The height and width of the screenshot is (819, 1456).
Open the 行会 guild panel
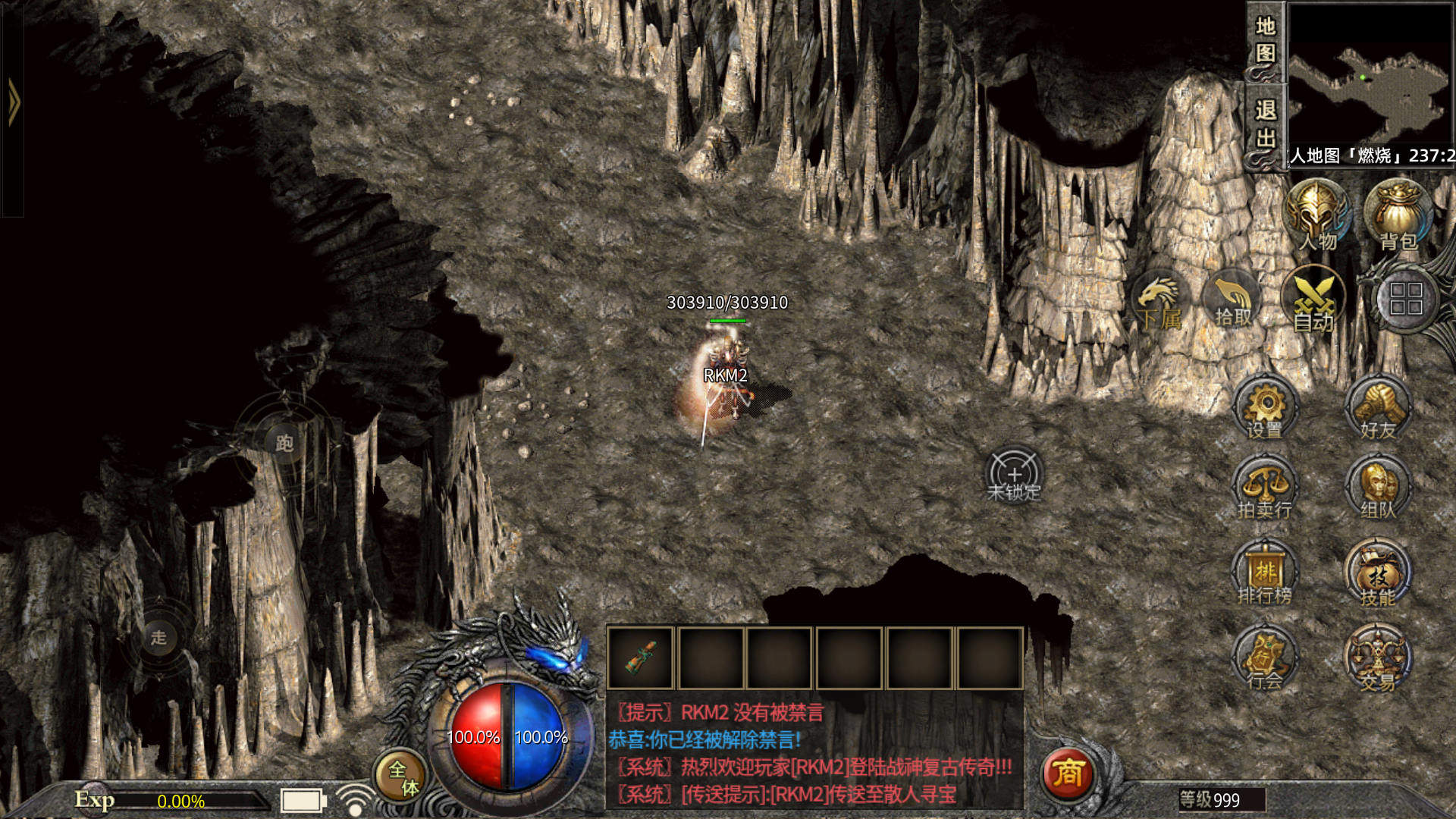(1265, 658)
